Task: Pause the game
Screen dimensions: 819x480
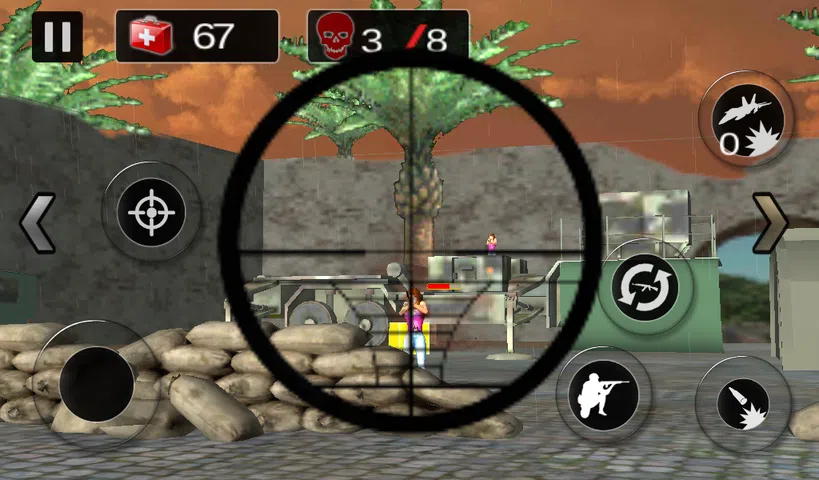Action: point(57,37)
